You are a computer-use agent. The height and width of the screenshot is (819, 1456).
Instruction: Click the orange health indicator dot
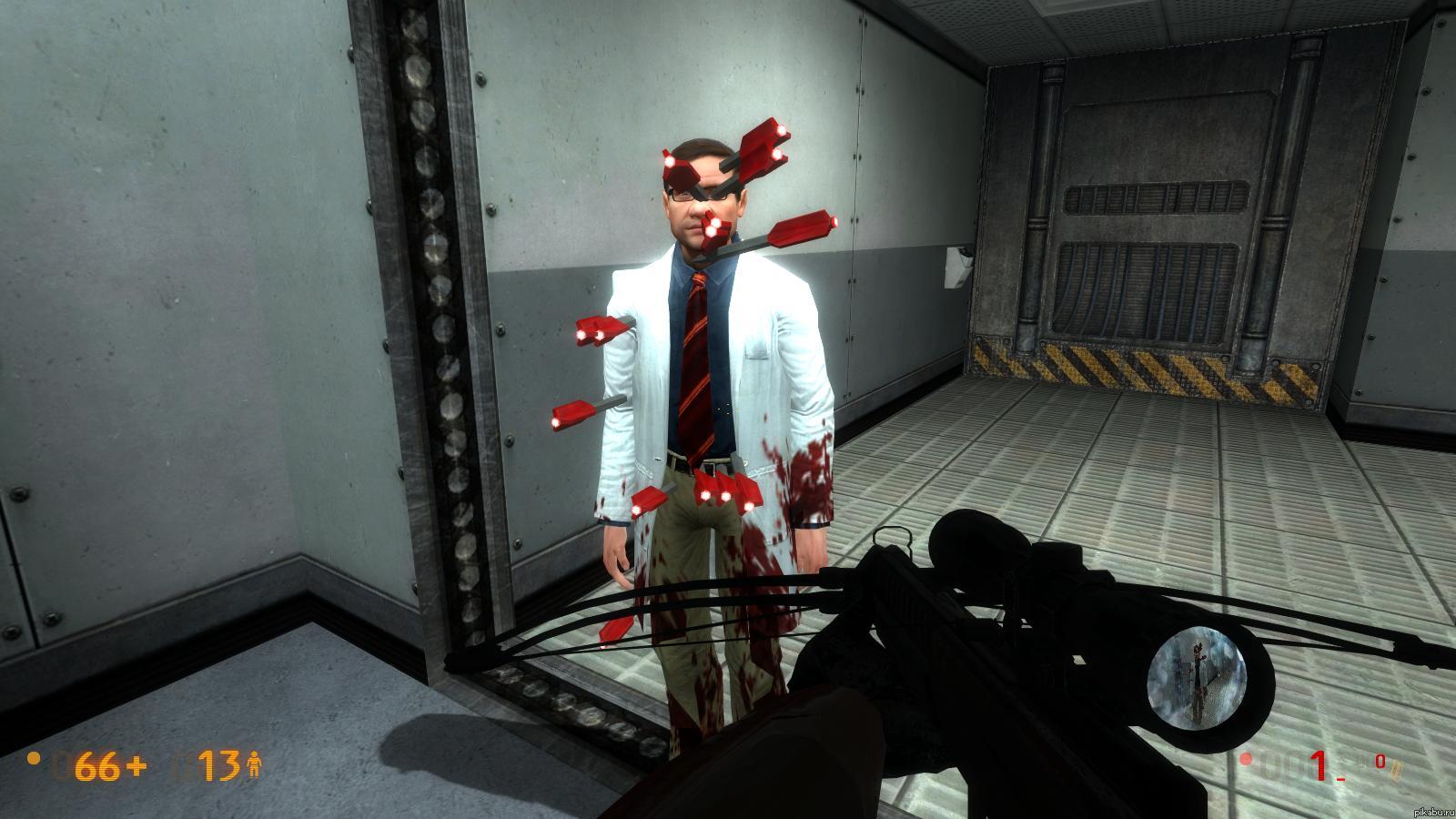click(33, 757)
